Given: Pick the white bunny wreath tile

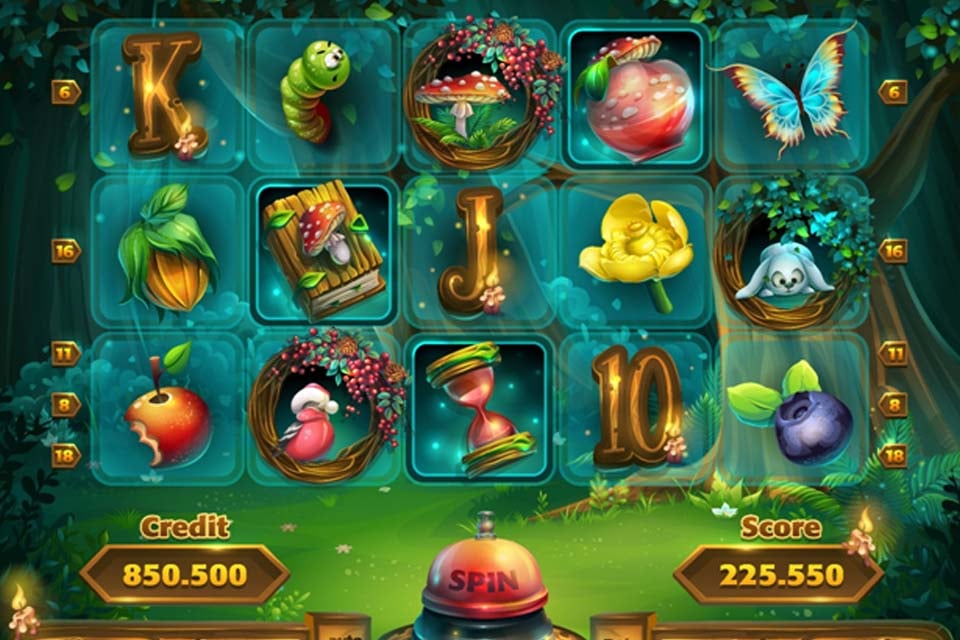Looking at the screenshot, I should point(790,252).
